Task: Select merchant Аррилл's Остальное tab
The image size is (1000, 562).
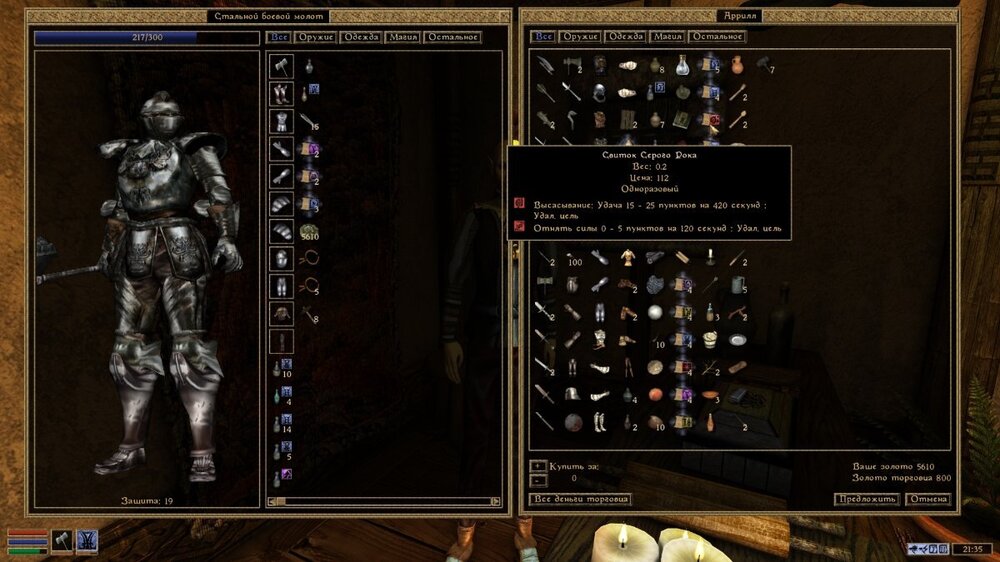Action: (x=717, y=37)
